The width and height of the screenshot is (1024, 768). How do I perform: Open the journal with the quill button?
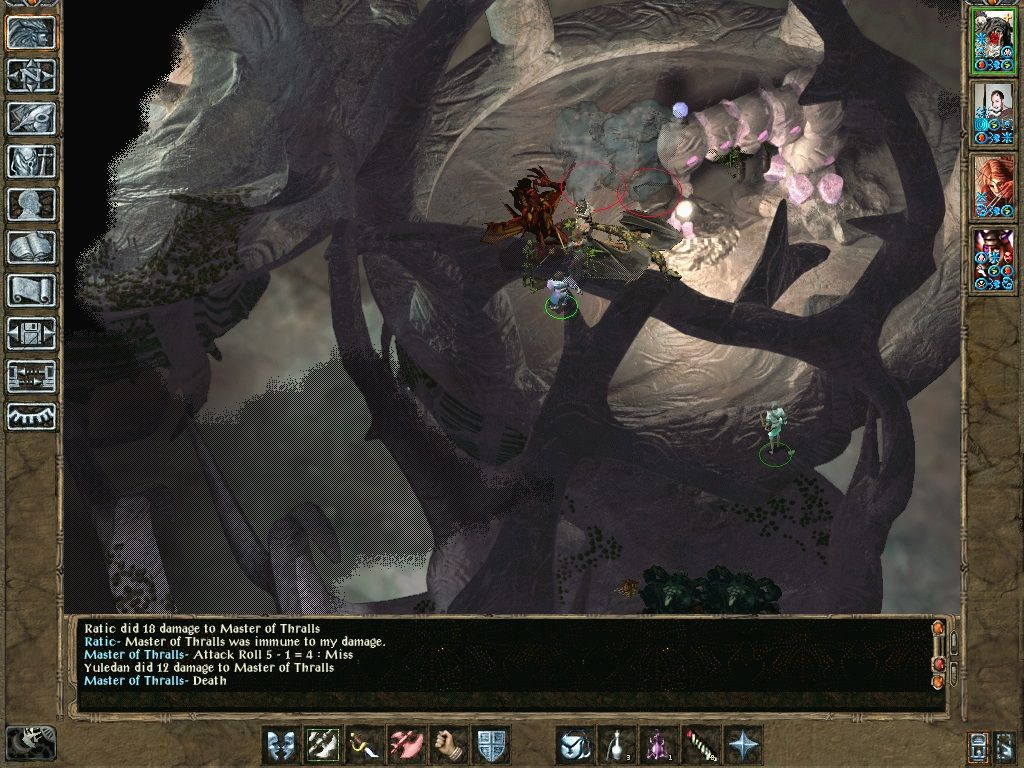(31, 118)
